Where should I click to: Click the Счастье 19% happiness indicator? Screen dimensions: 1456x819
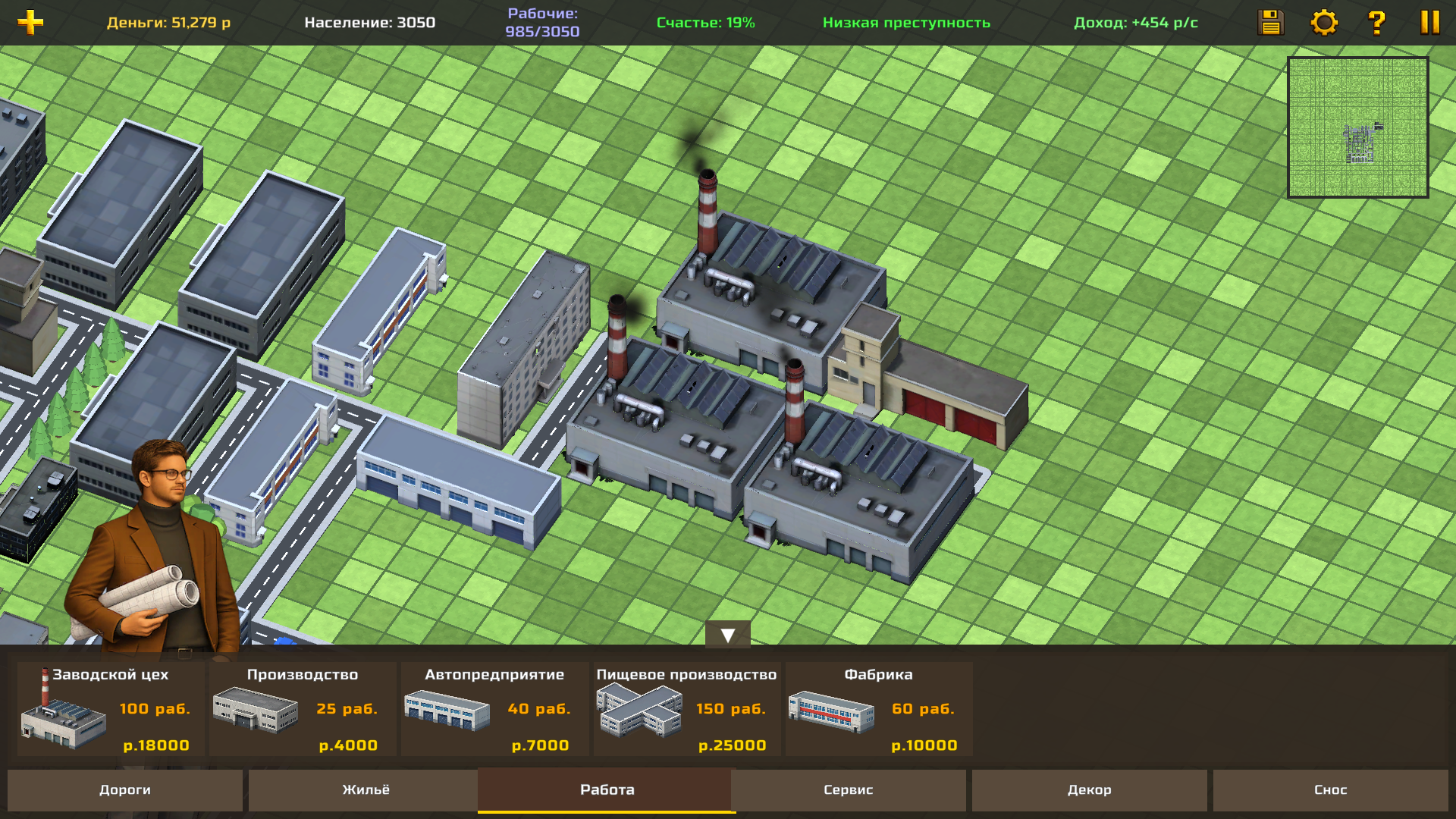705,22
